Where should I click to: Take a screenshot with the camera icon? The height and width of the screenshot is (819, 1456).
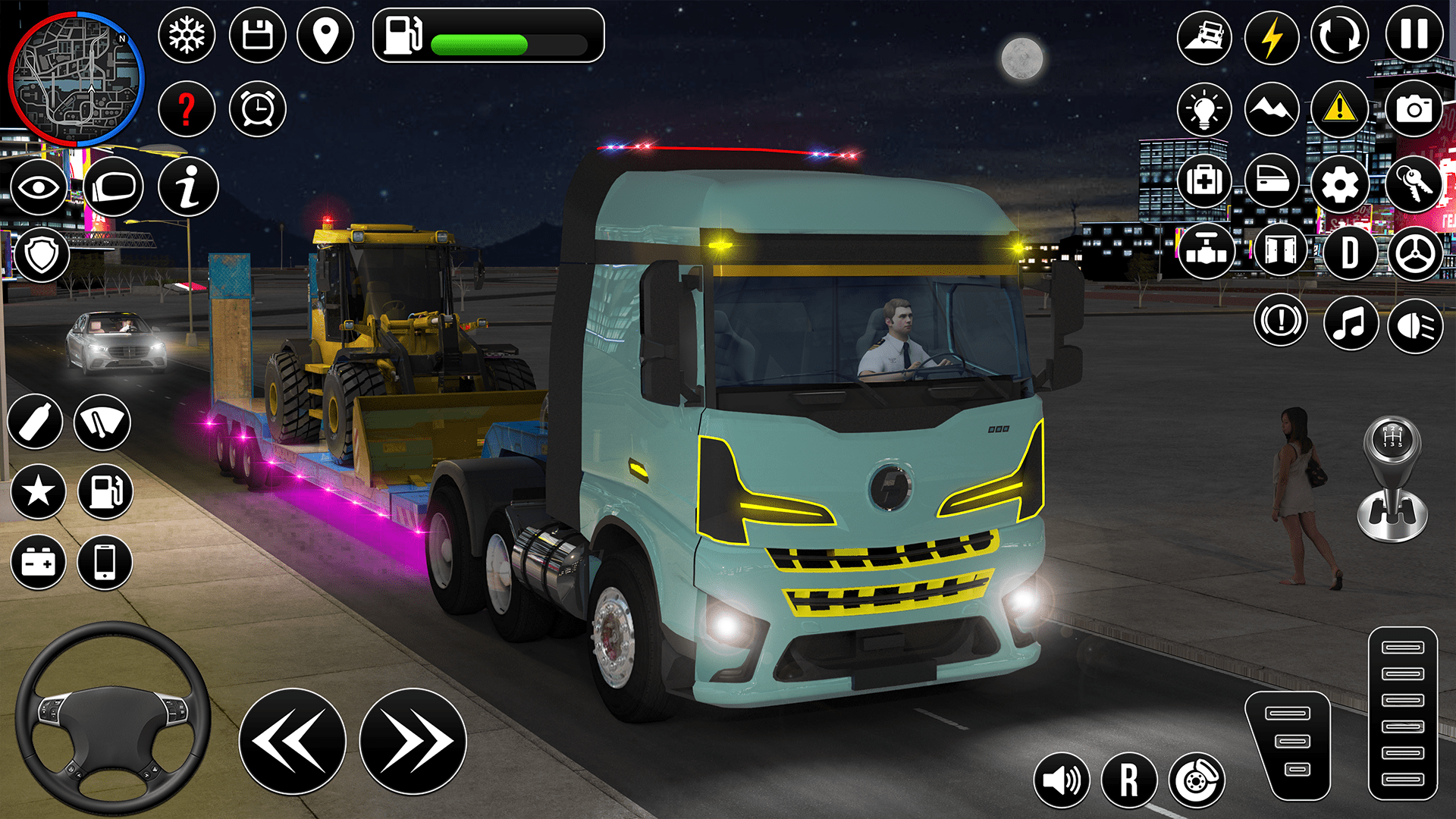[x=1414, y=108]
